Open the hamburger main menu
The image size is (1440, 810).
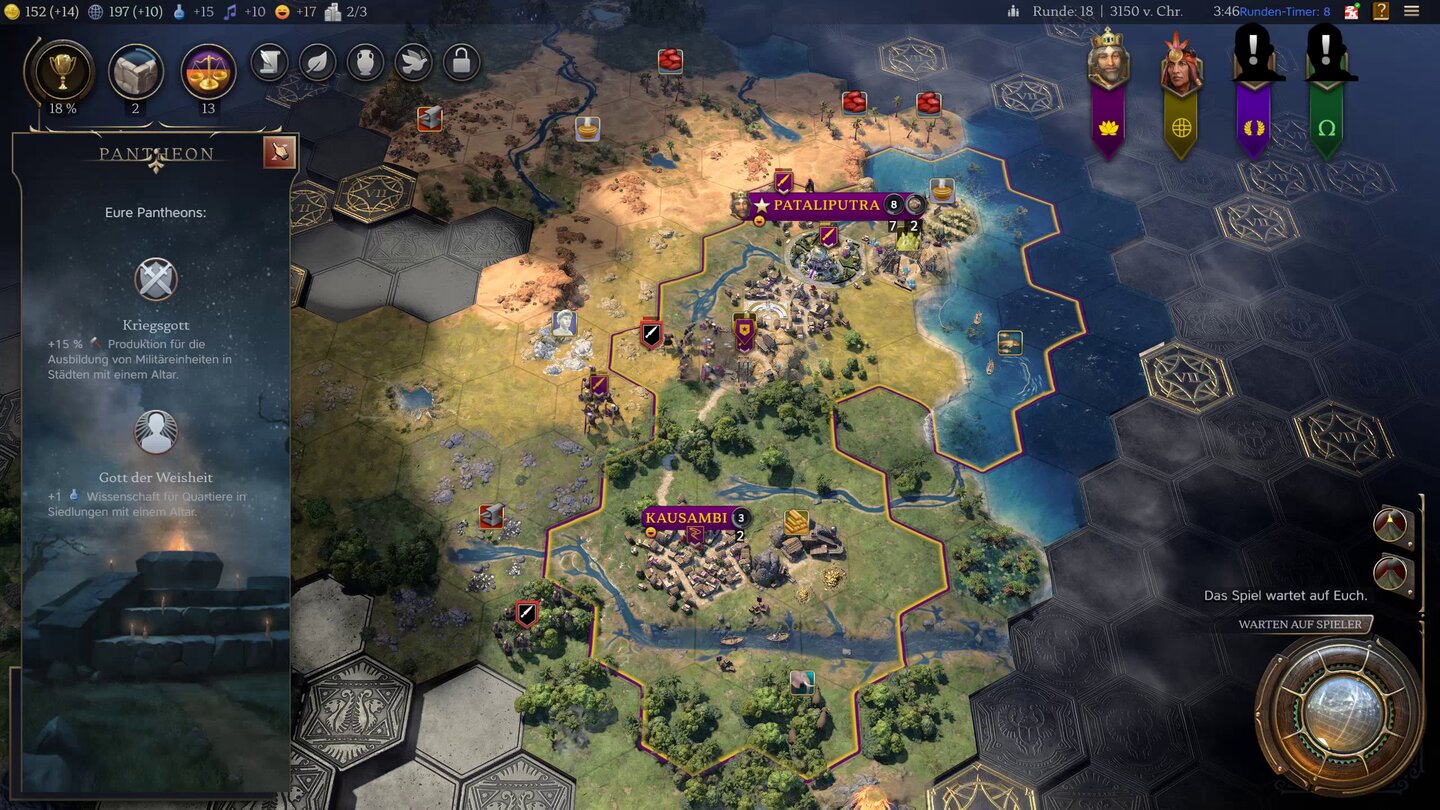coord(1412,12)
